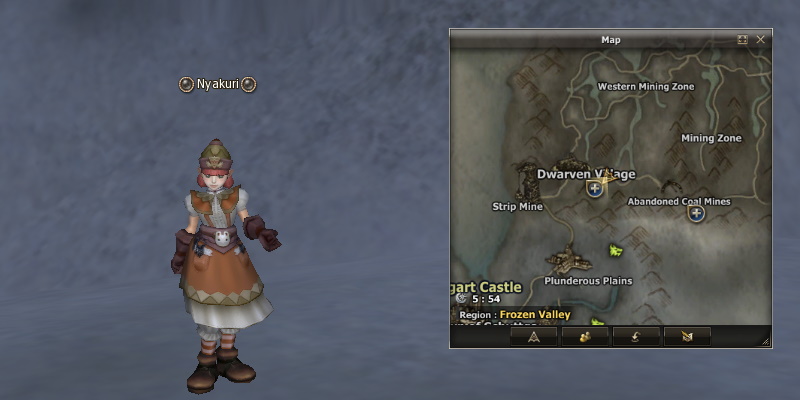The image size is (800, 400).
Task: Click the Mining Zone label on the map
Action: (x=711, y=138)
